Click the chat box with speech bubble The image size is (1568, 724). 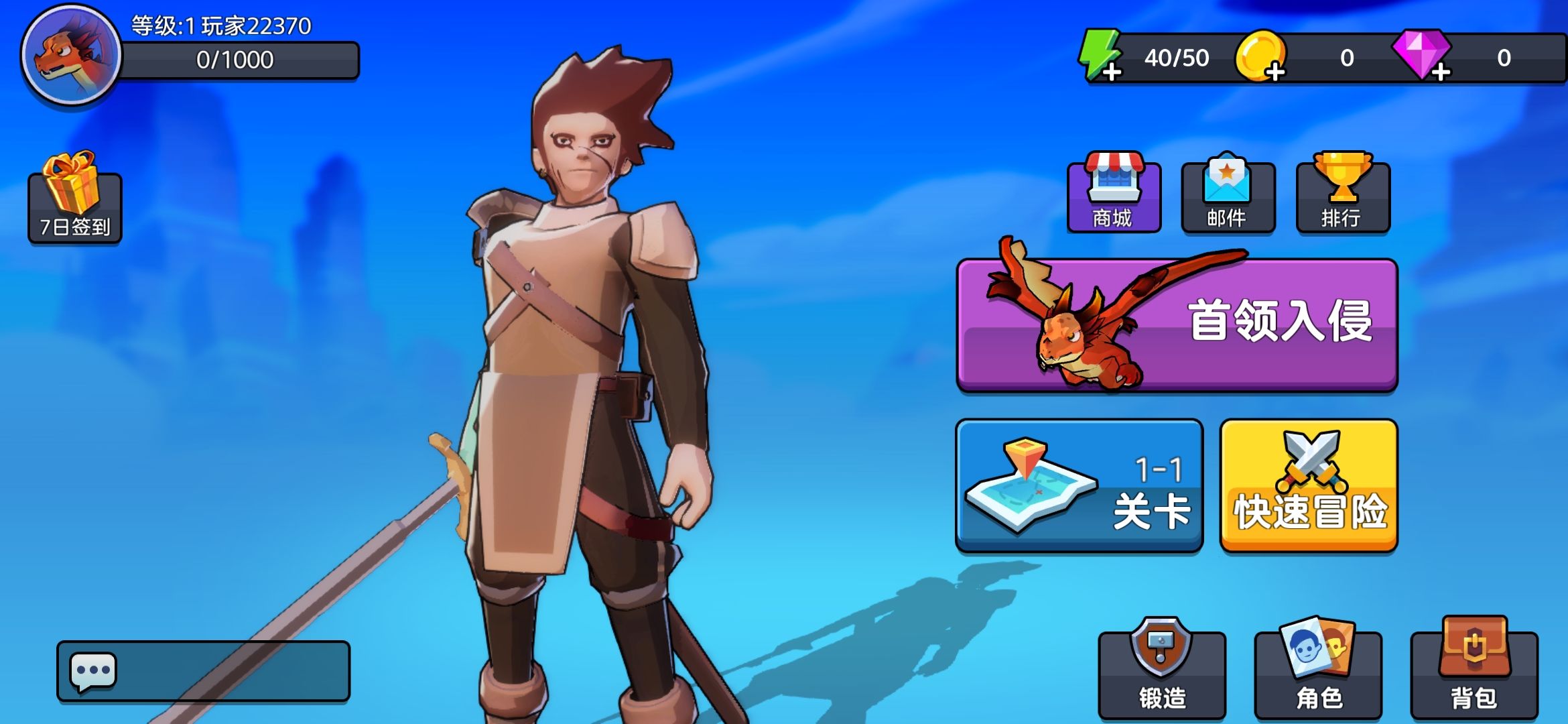click(203, 671)
